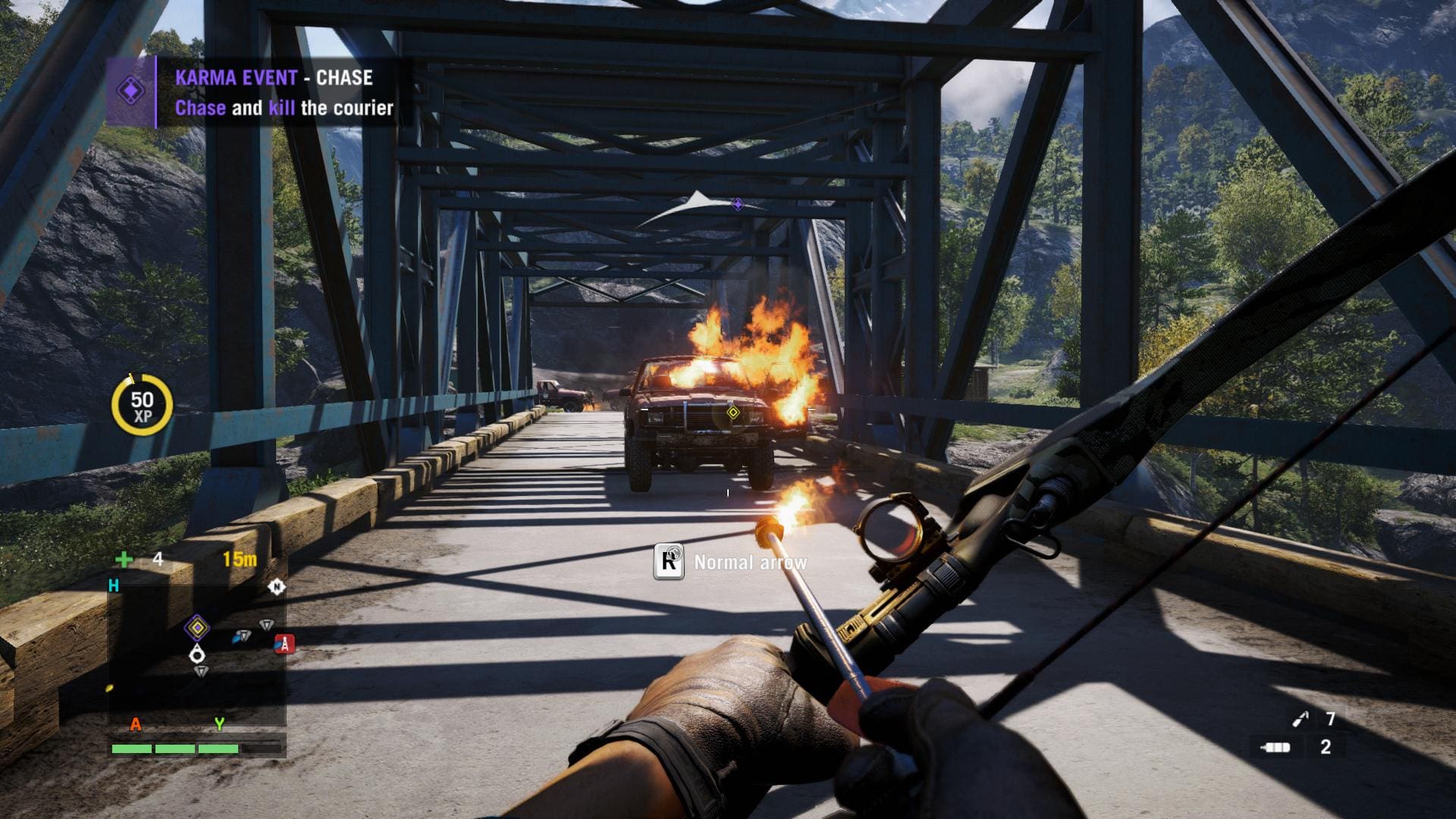Select the cyan H marker beside minimap
This screenshot has width=1456, height=819.
(114, 585)
